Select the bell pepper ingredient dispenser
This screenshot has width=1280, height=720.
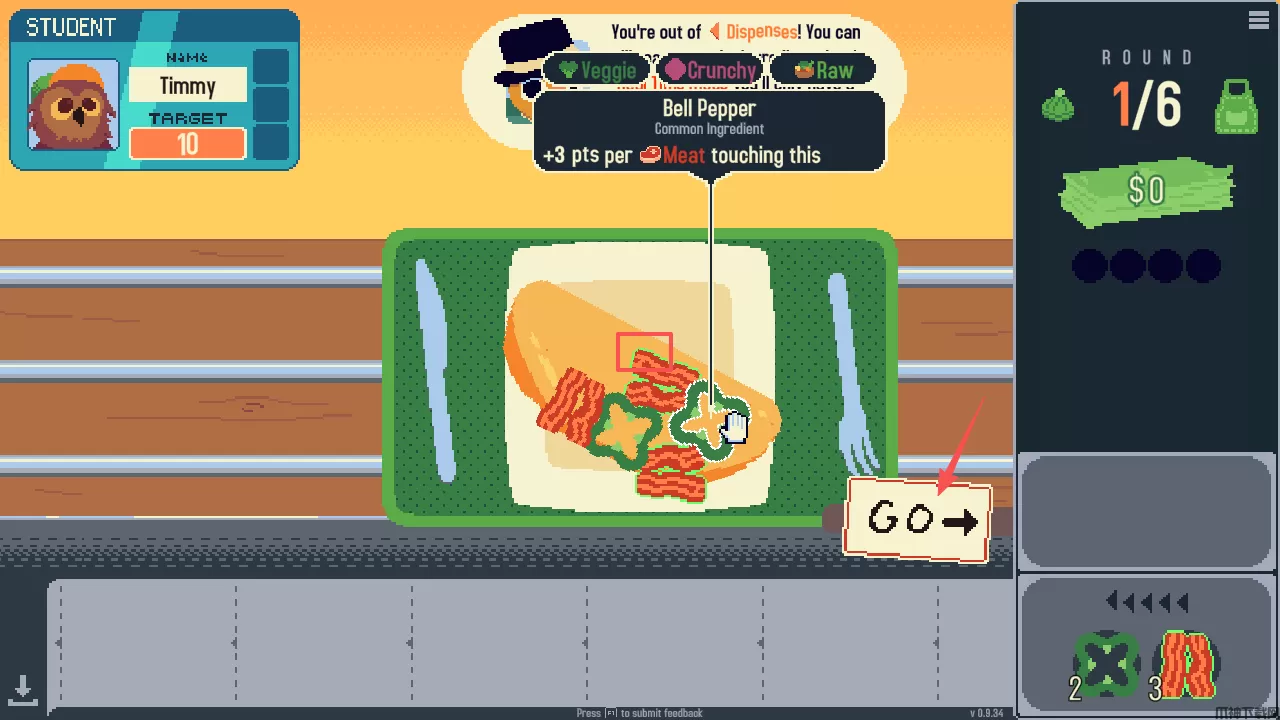[x=1106, y=664]
